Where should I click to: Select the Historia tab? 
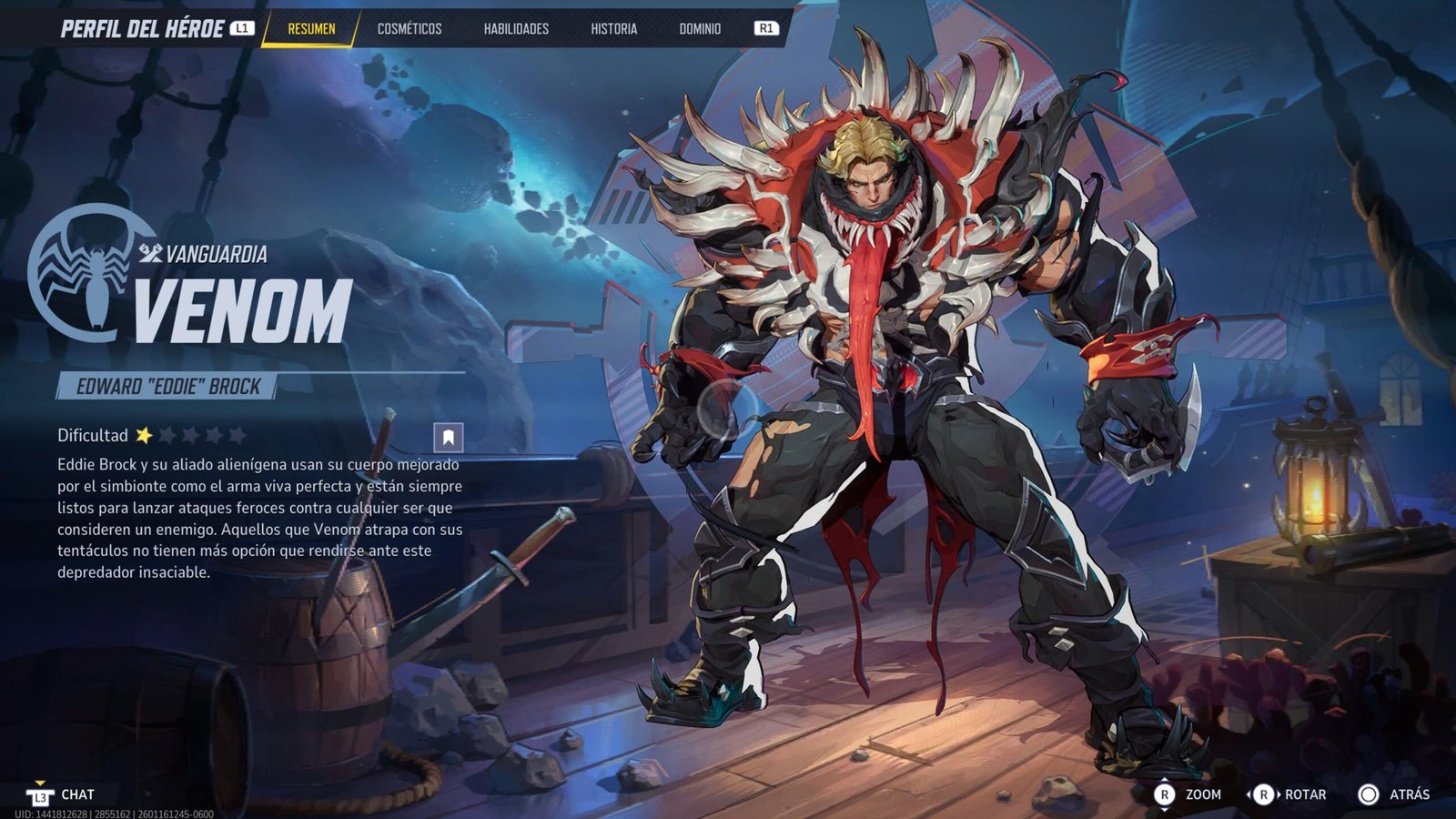pos(613,29)
